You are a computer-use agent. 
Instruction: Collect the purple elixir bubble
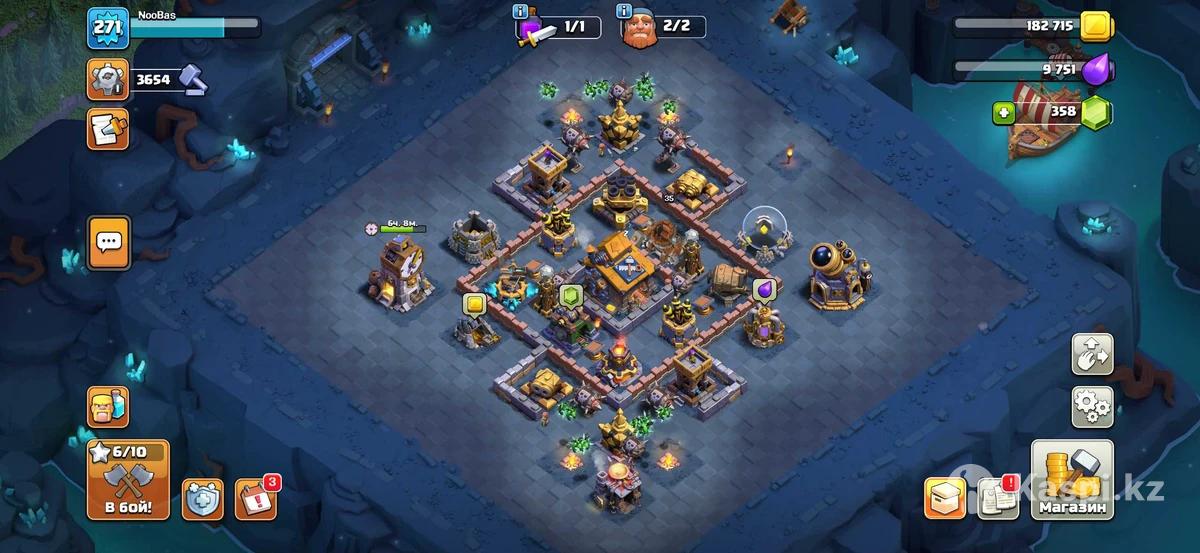pyautogui.click(x=765, y=290)
